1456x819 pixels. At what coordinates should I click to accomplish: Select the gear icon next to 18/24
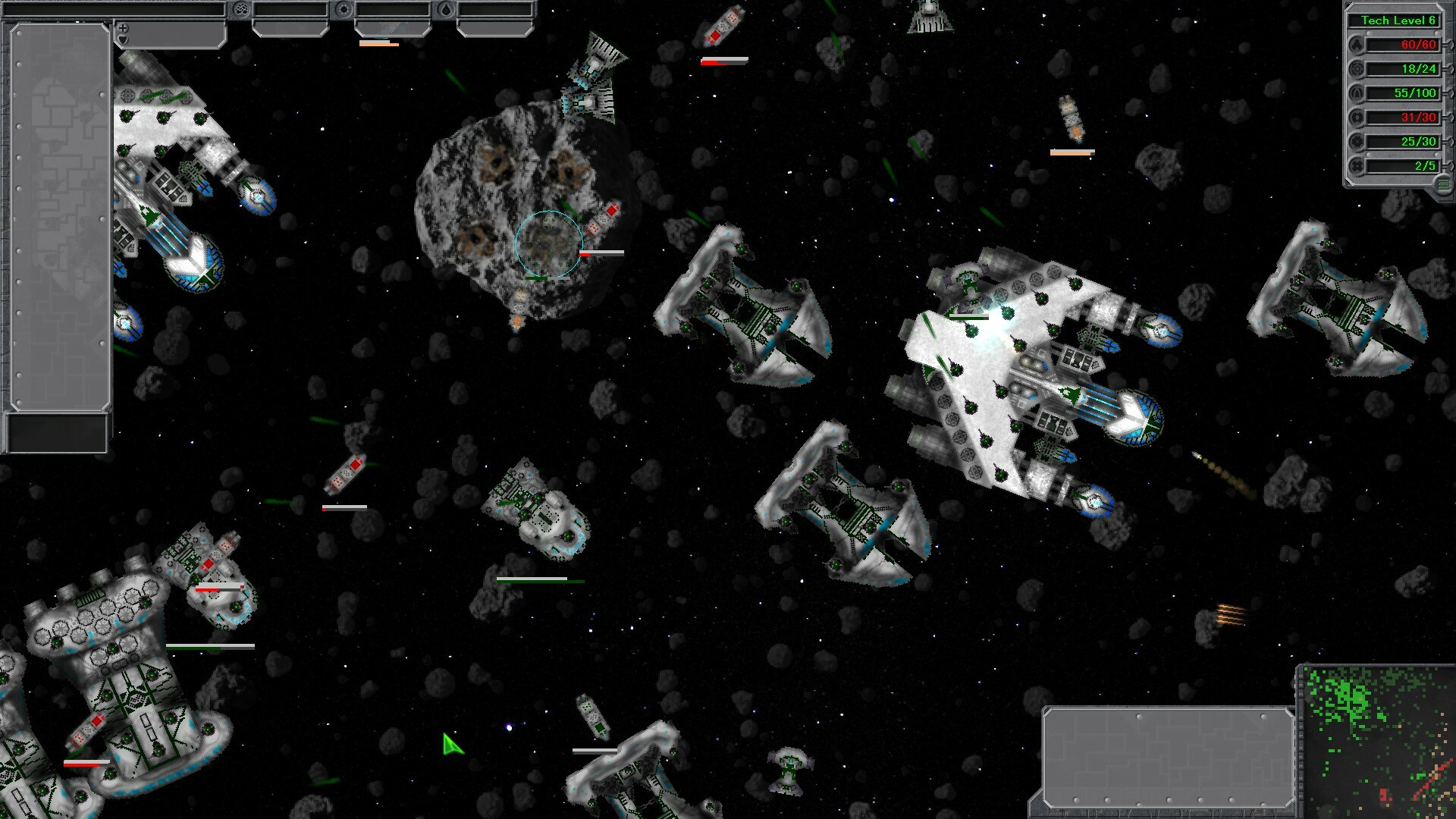(x=1357, y=69)
